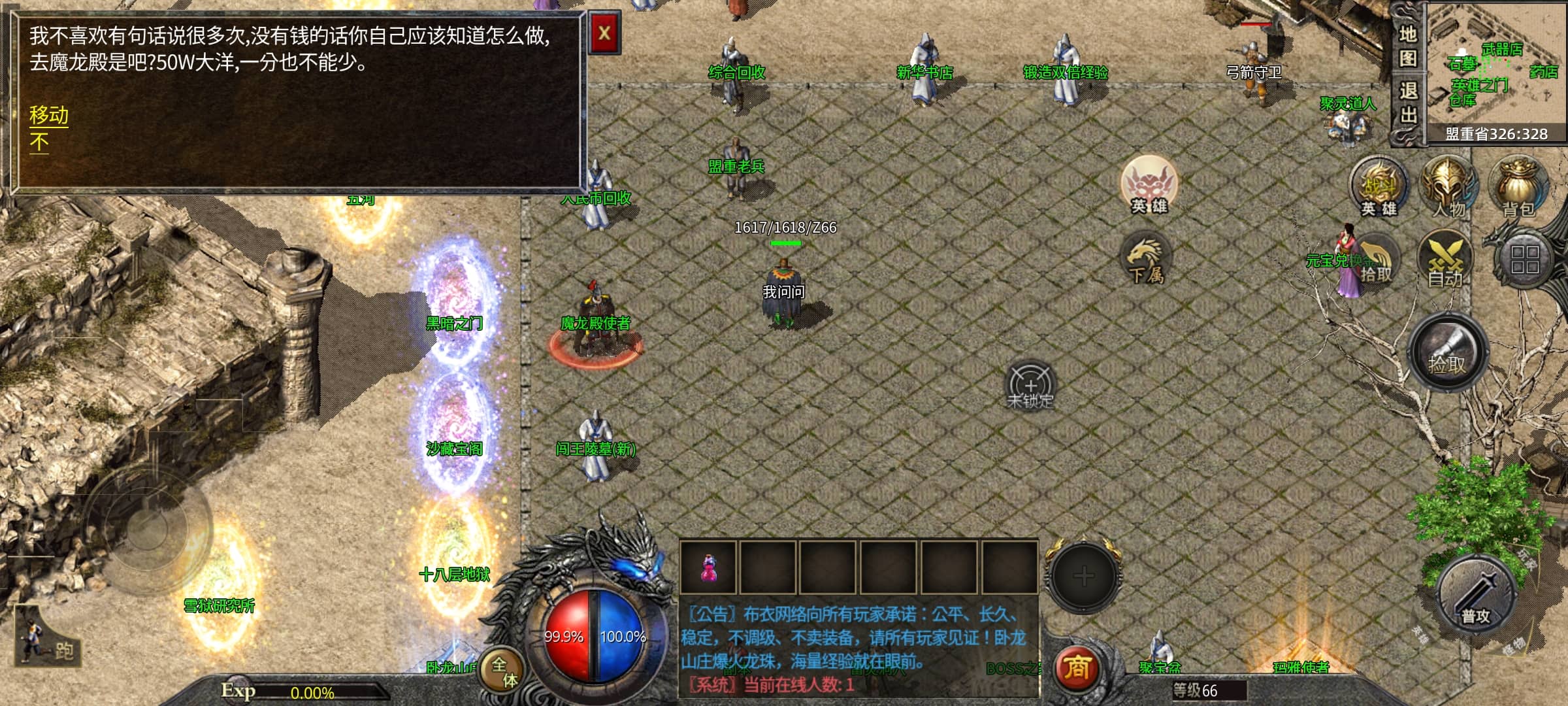Screen dimensions: 1568x706
Task: Open the 地图 map button
Action: pyautogui.click(x=1407, y=46)
